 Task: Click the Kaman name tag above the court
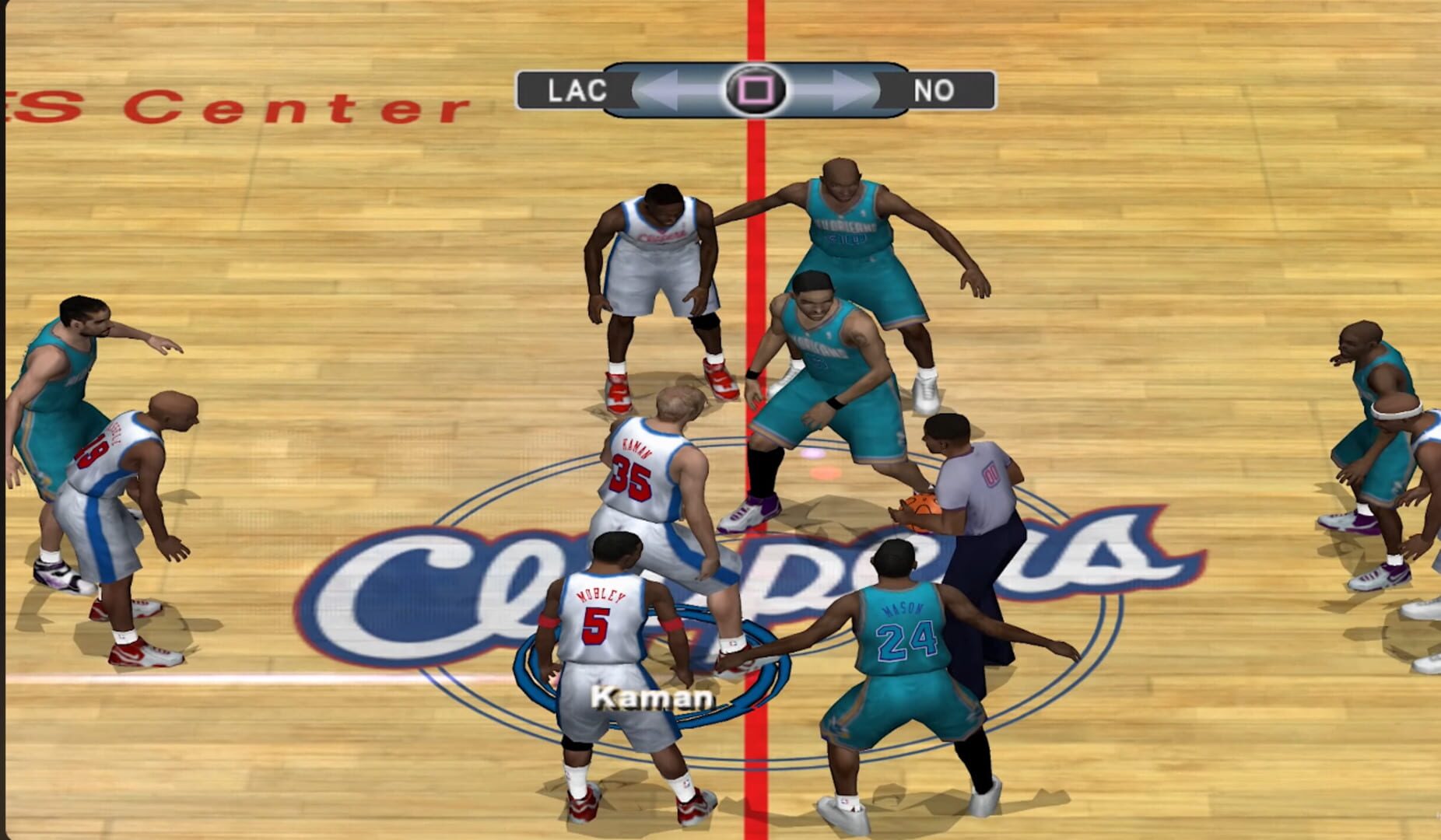click(652, 698)
